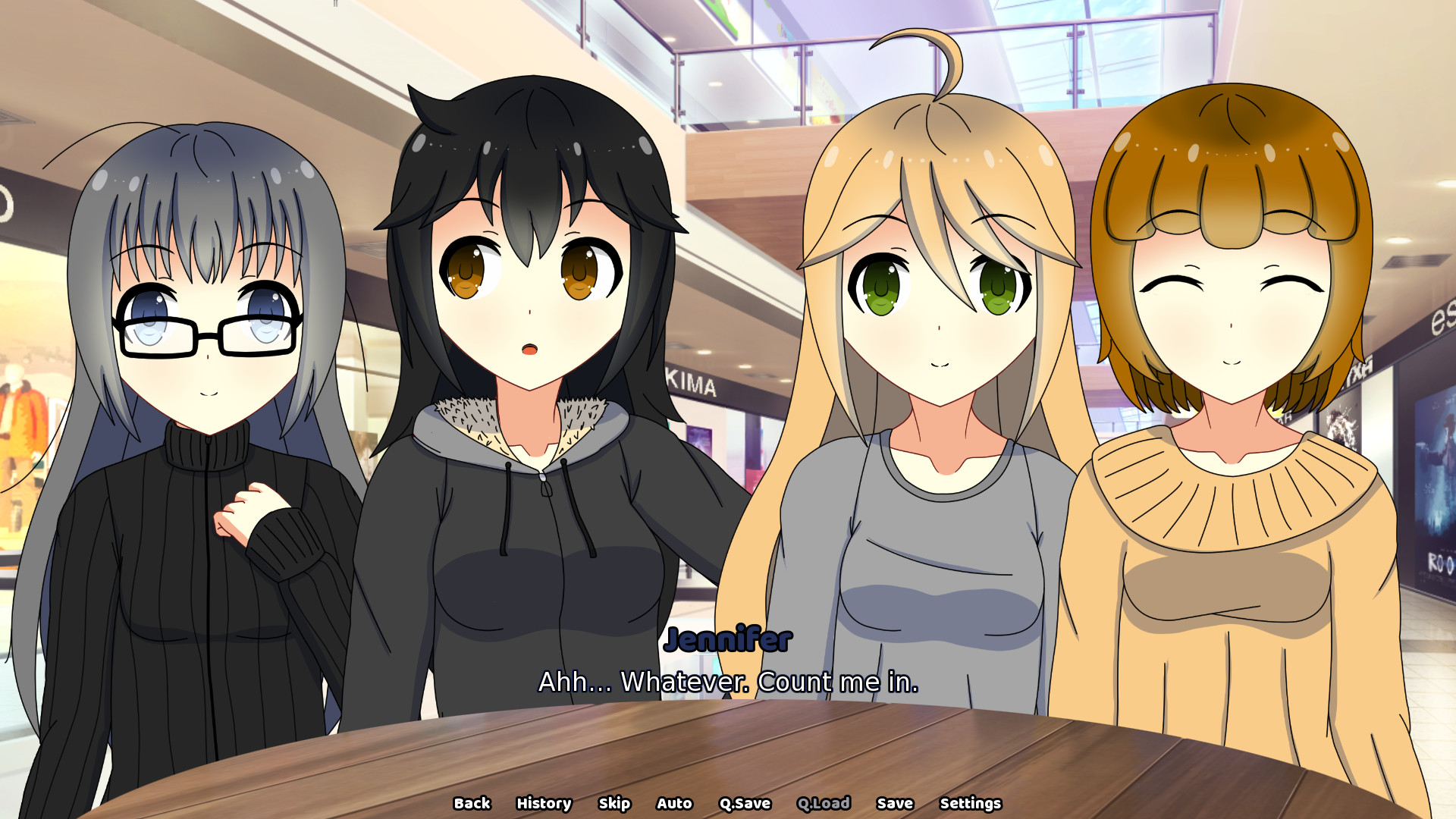
Task: Load the game with Q.Load
Action: pyautogui.click(x=824, y=803)
